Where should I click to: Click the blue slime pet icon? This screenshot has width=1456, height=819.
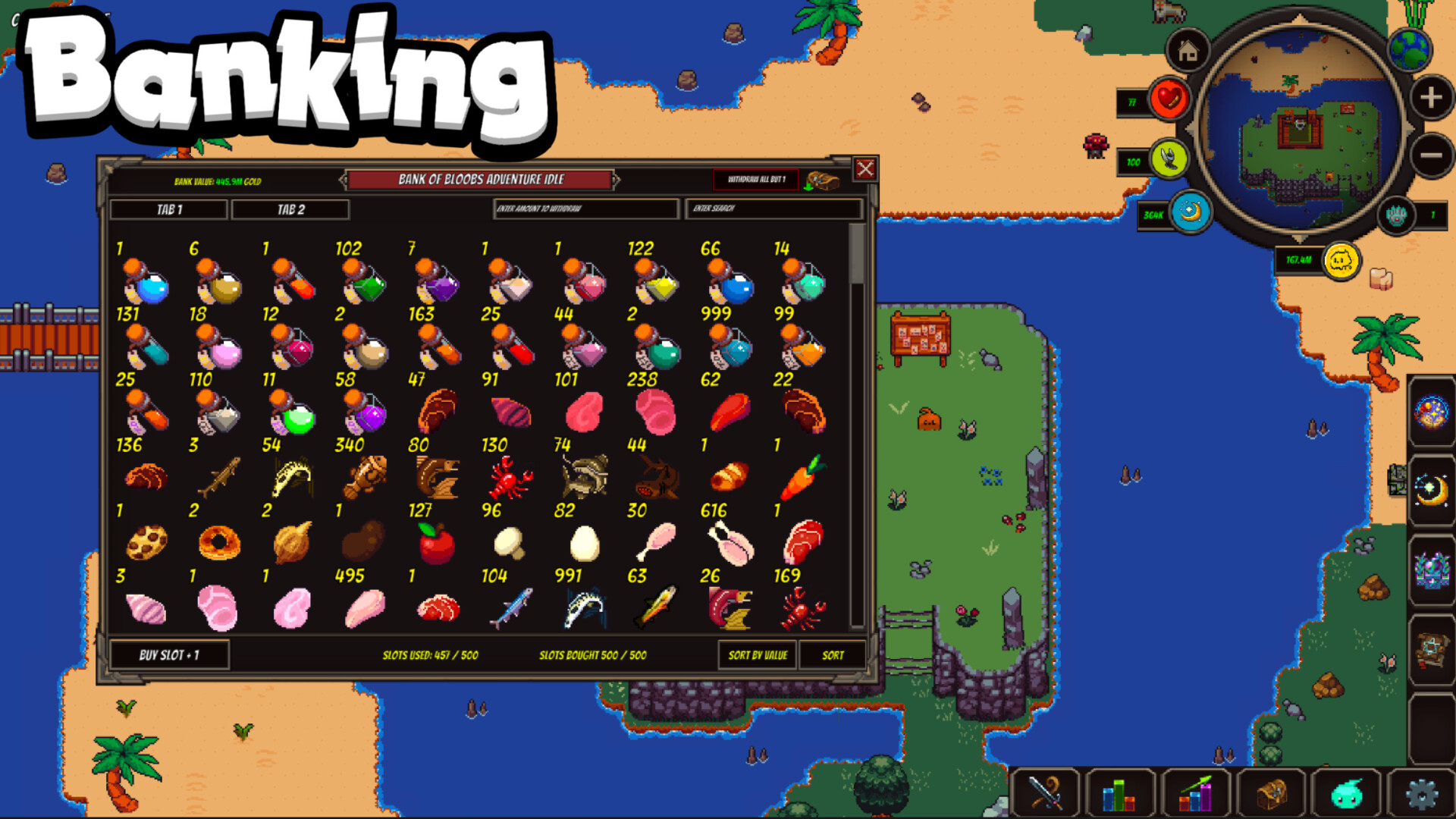(1347, 792)
